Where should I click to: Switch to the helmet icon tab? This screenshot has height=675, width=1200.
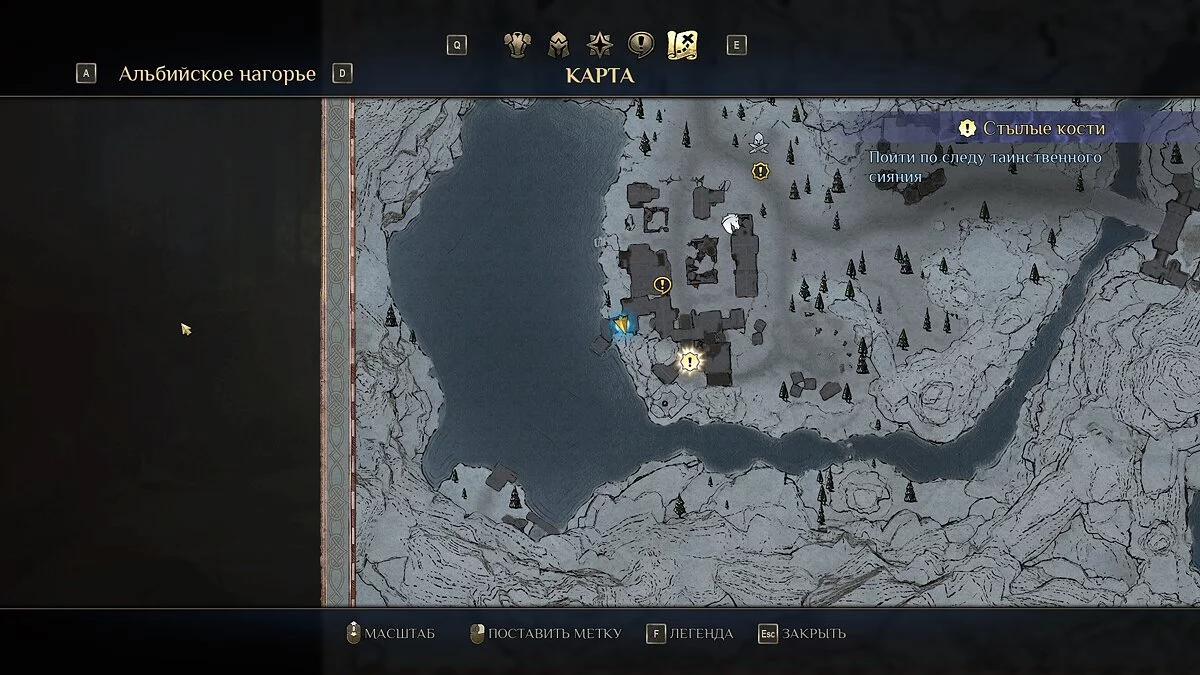click(558, 45)
